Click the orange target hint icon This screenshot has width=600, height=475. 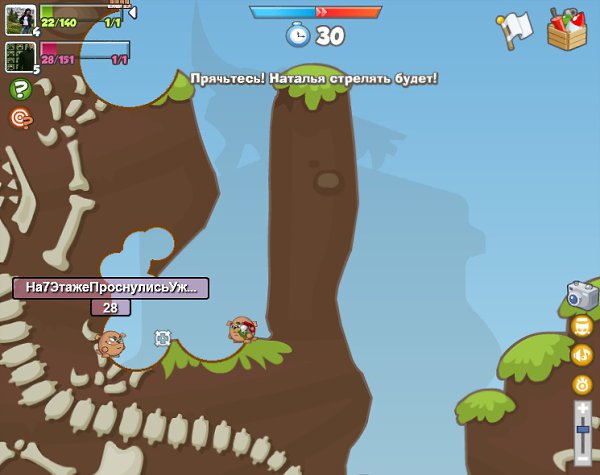(x=20, y=118)
